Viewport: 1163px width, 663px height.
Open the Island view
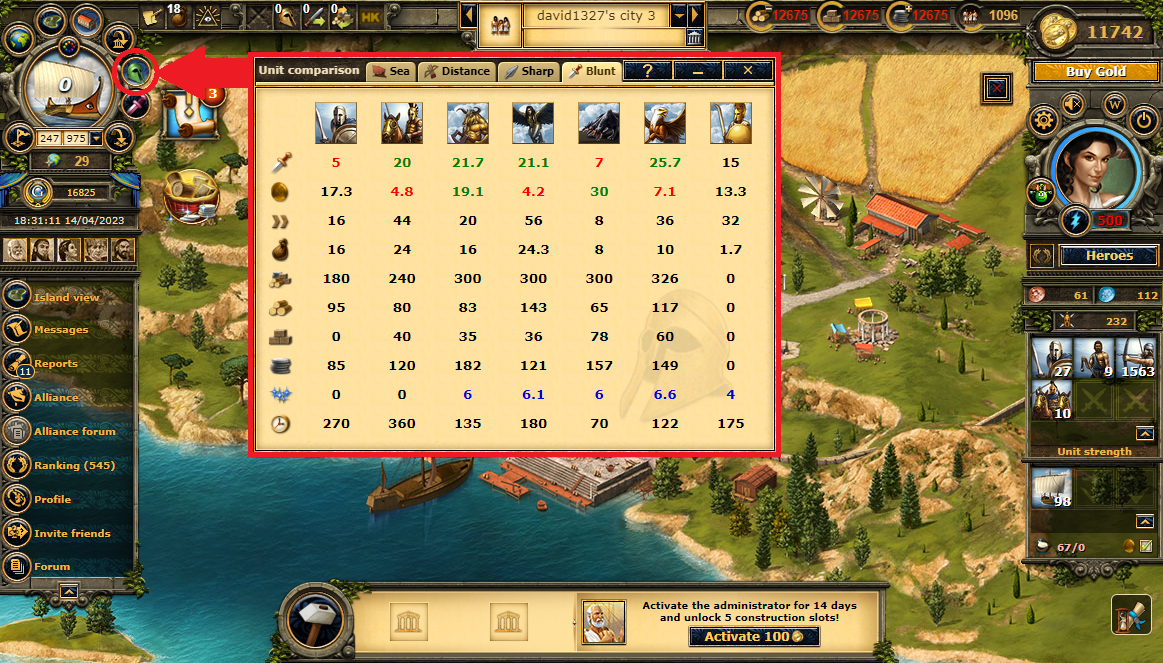pos(66,297)
